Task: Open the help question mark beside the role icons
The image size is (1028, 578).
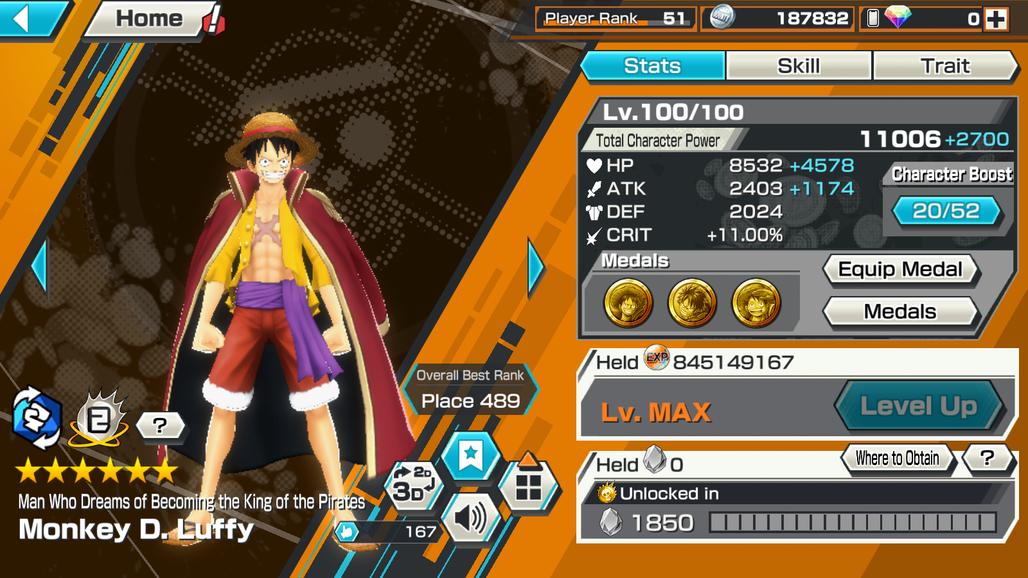Action: [x=160, y=426]
